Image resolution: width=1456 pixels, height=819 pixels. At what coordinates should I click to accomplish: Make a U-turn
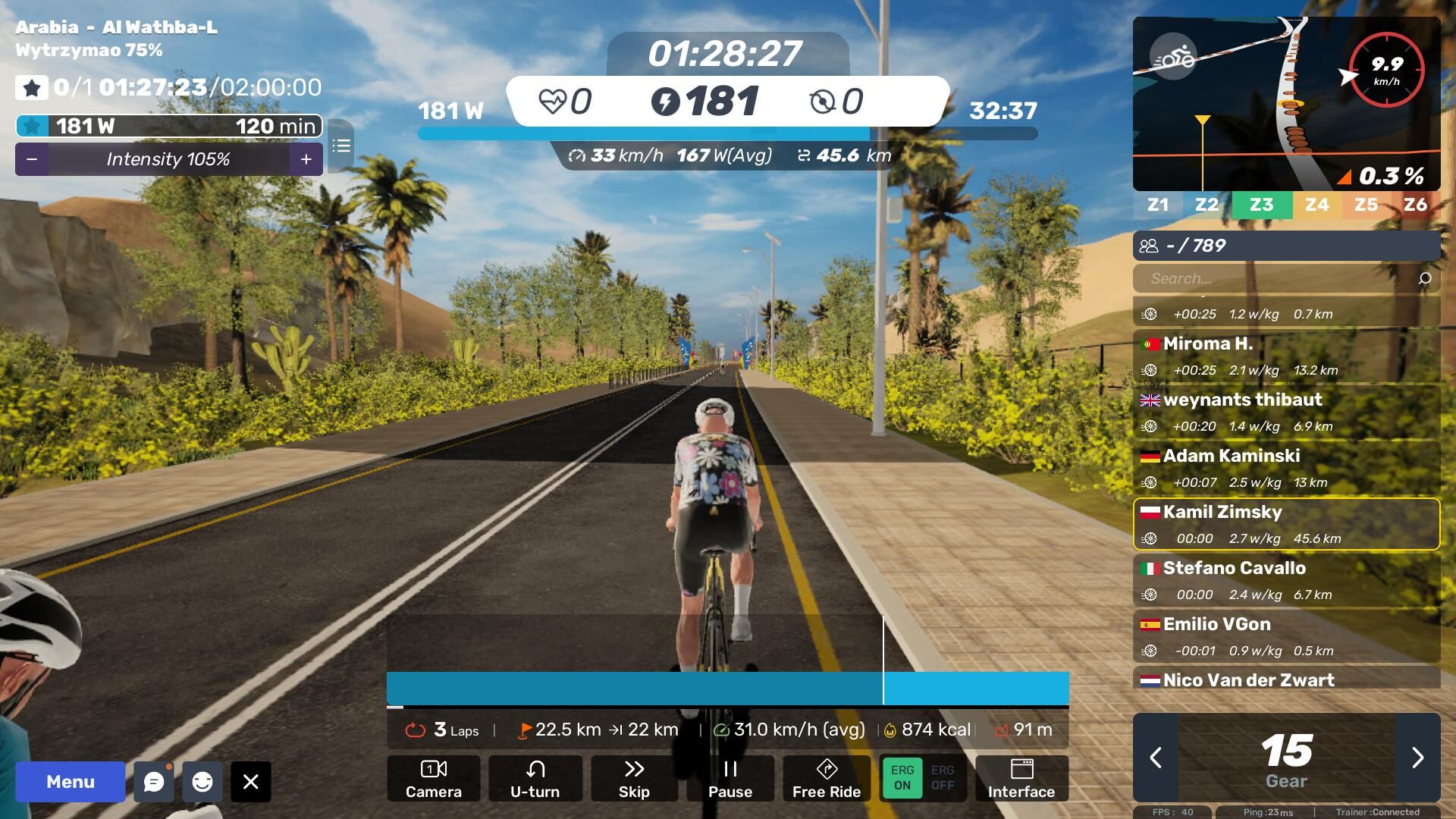pos(535,779)
